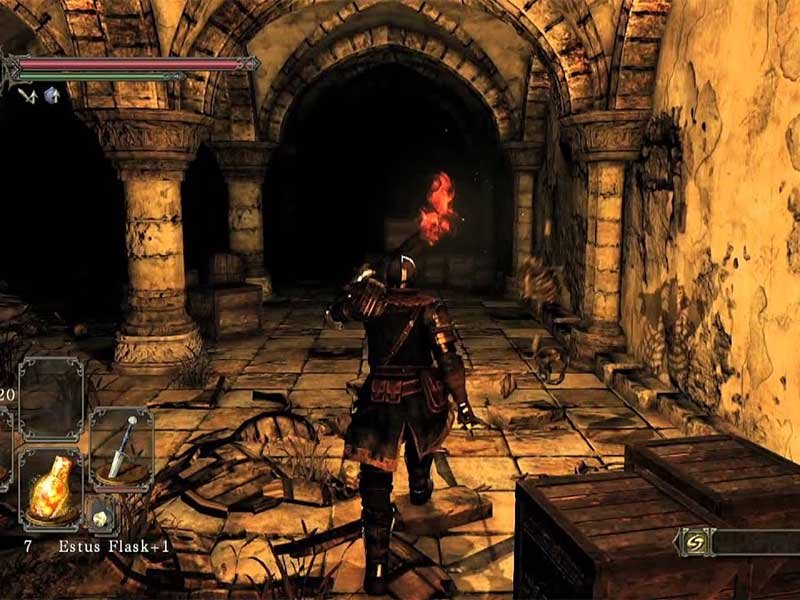Screen dimensions: 800x600
Task: Select the dagger weapon slot
Action: tap(122, 447)
